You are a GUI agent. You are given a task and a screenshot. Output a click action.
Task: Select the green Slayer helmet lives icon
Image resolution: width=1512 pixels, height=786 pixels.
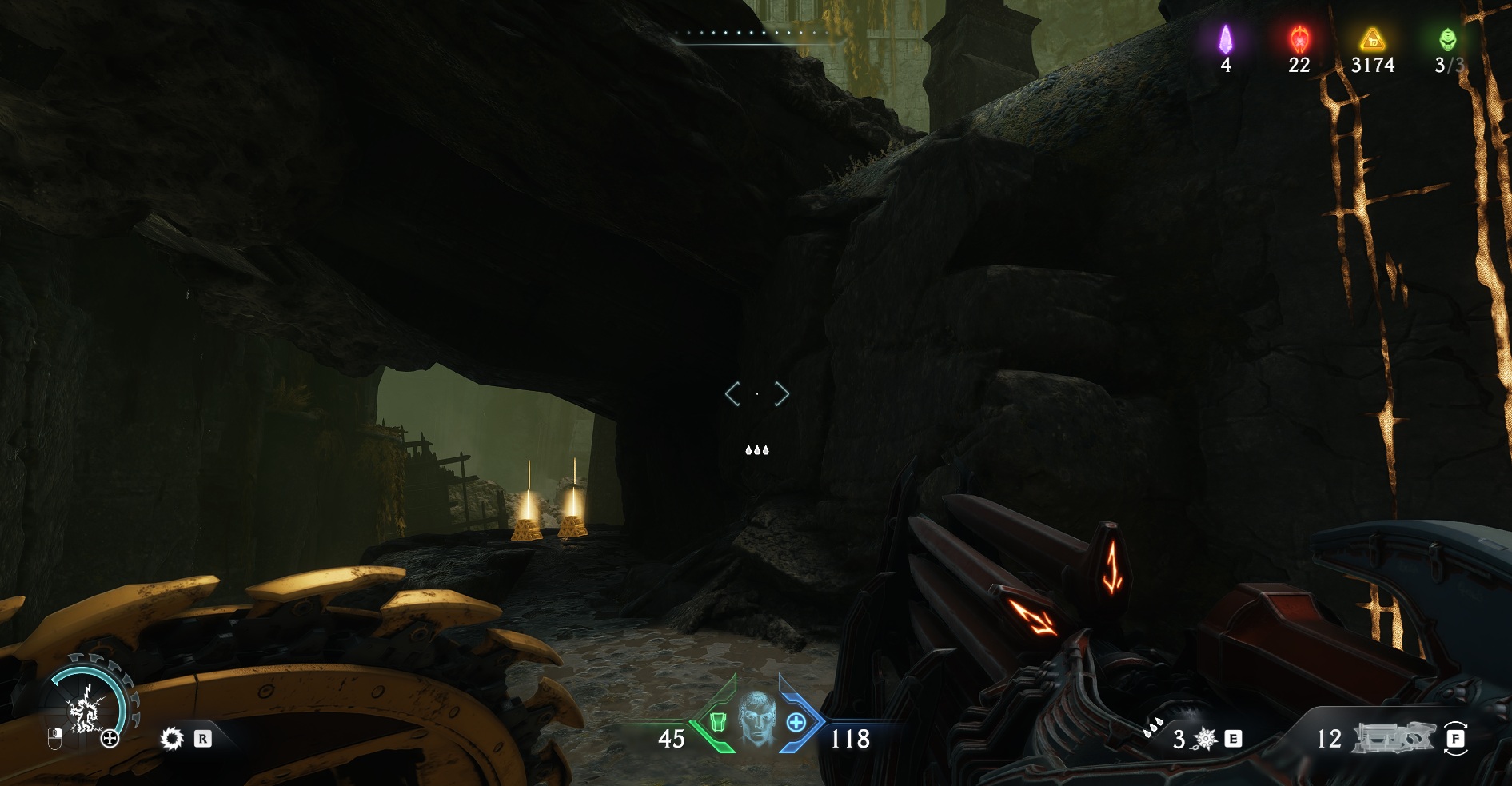1447,39
